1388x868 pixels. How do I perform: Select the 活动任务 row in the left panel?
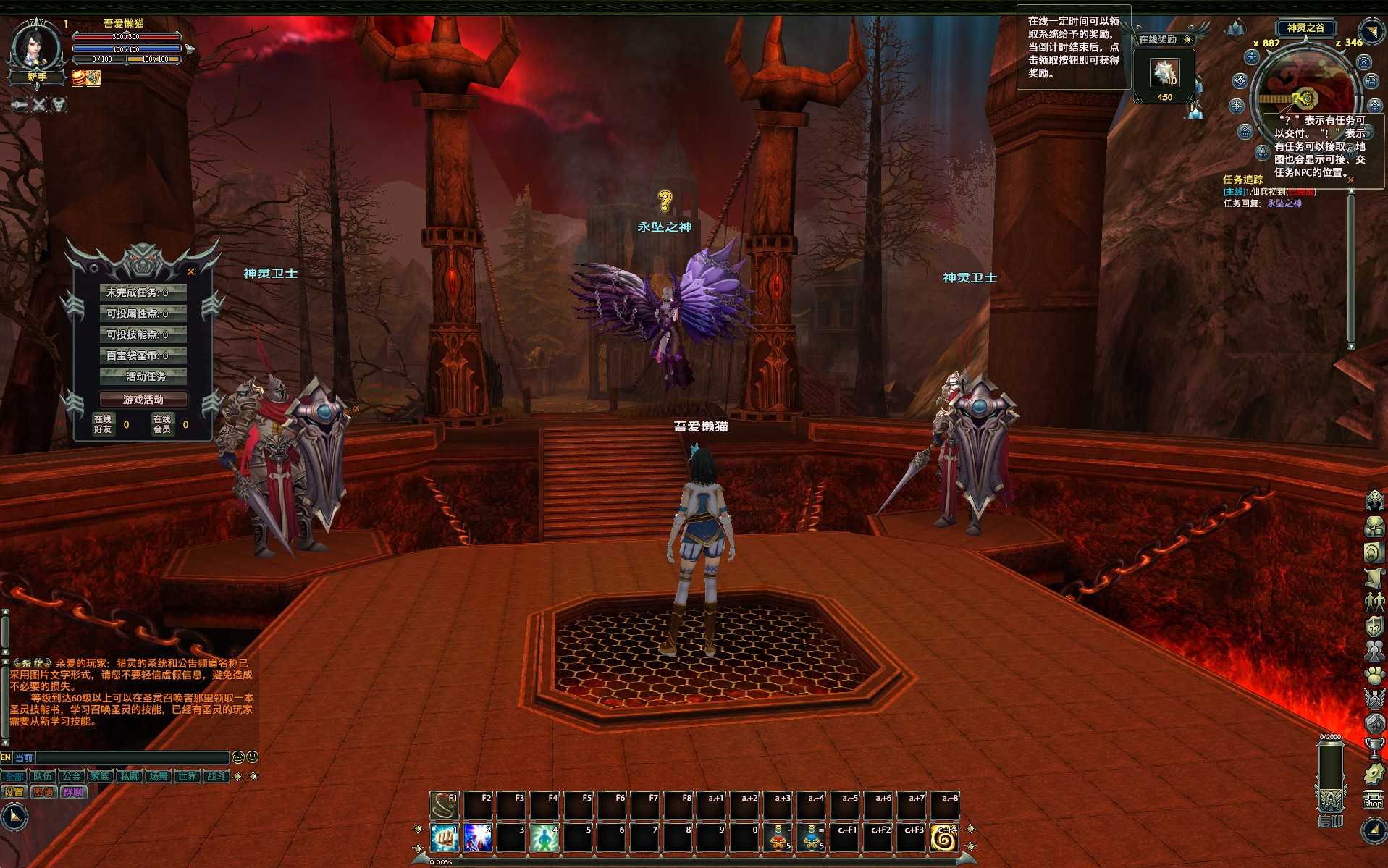pyautogui.click(x=143, y=376)
